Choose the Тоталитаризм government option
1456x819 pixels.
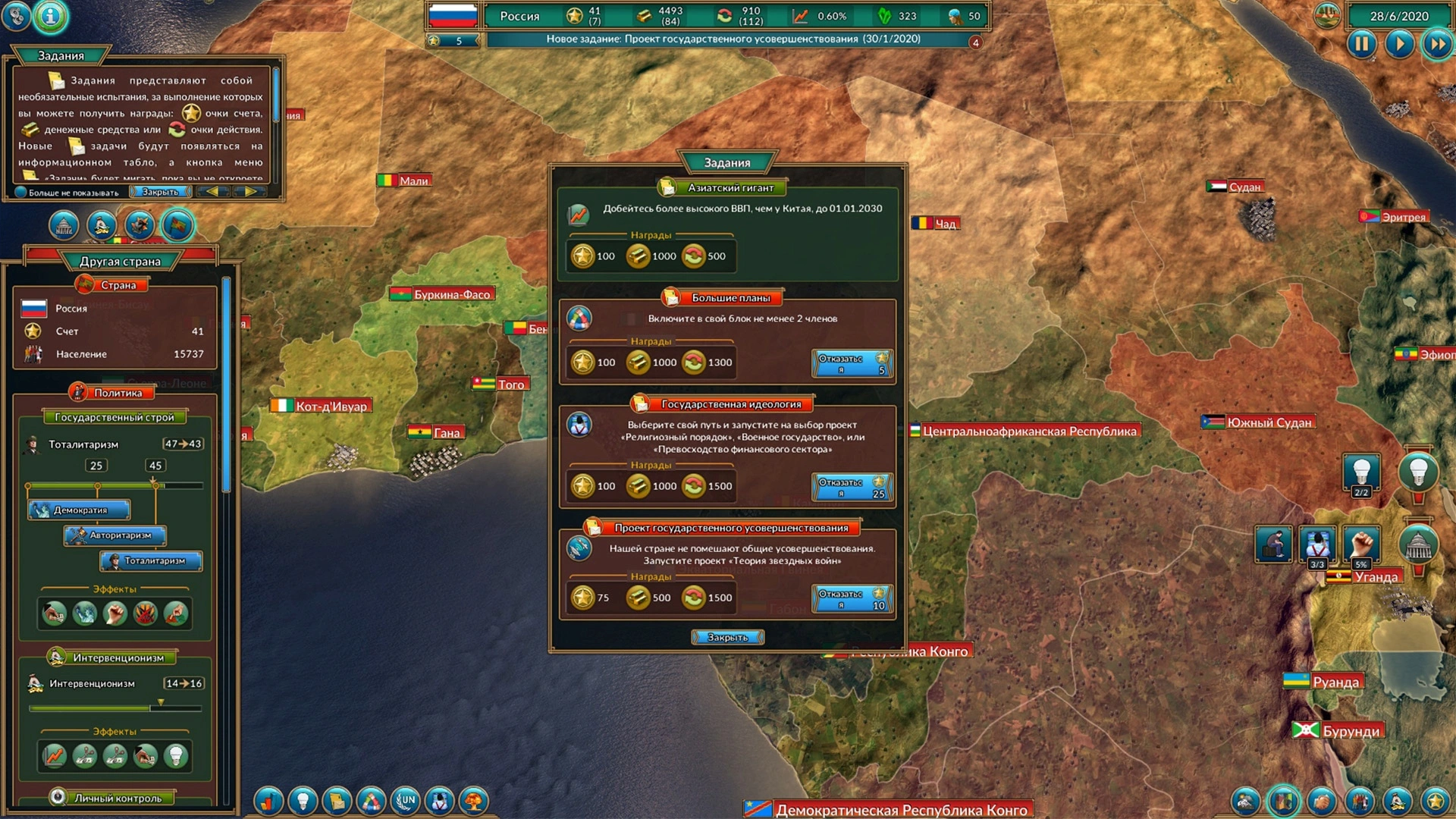151,561
